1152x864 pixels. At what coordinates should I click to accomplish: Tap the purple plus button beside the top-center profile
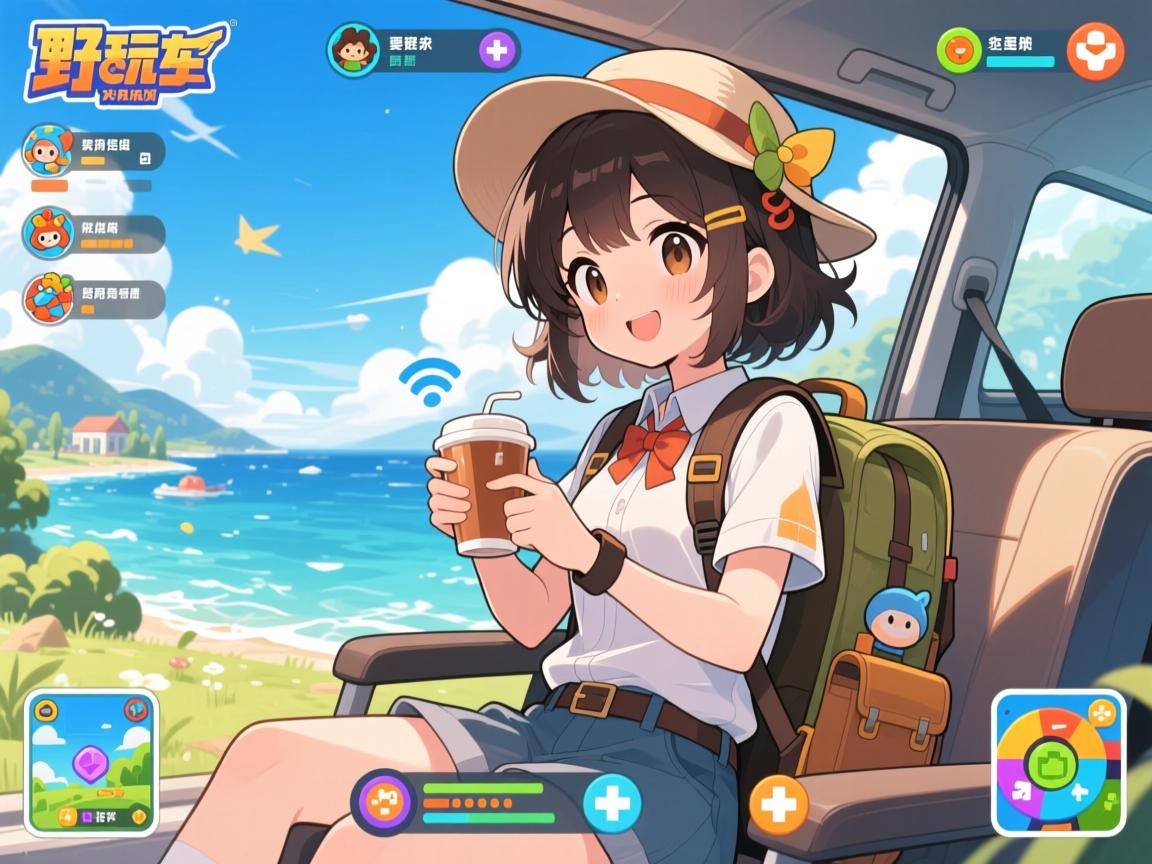pyautogui.click(x=497, y=49)
